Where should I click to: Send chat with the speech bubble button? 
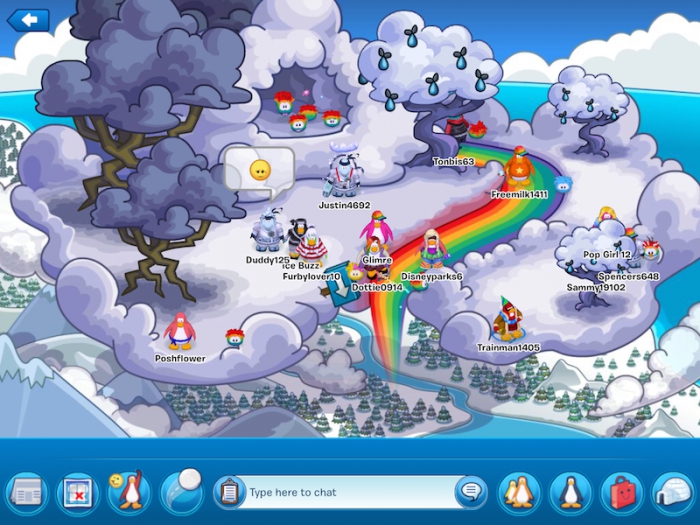[x=470, y=492]
